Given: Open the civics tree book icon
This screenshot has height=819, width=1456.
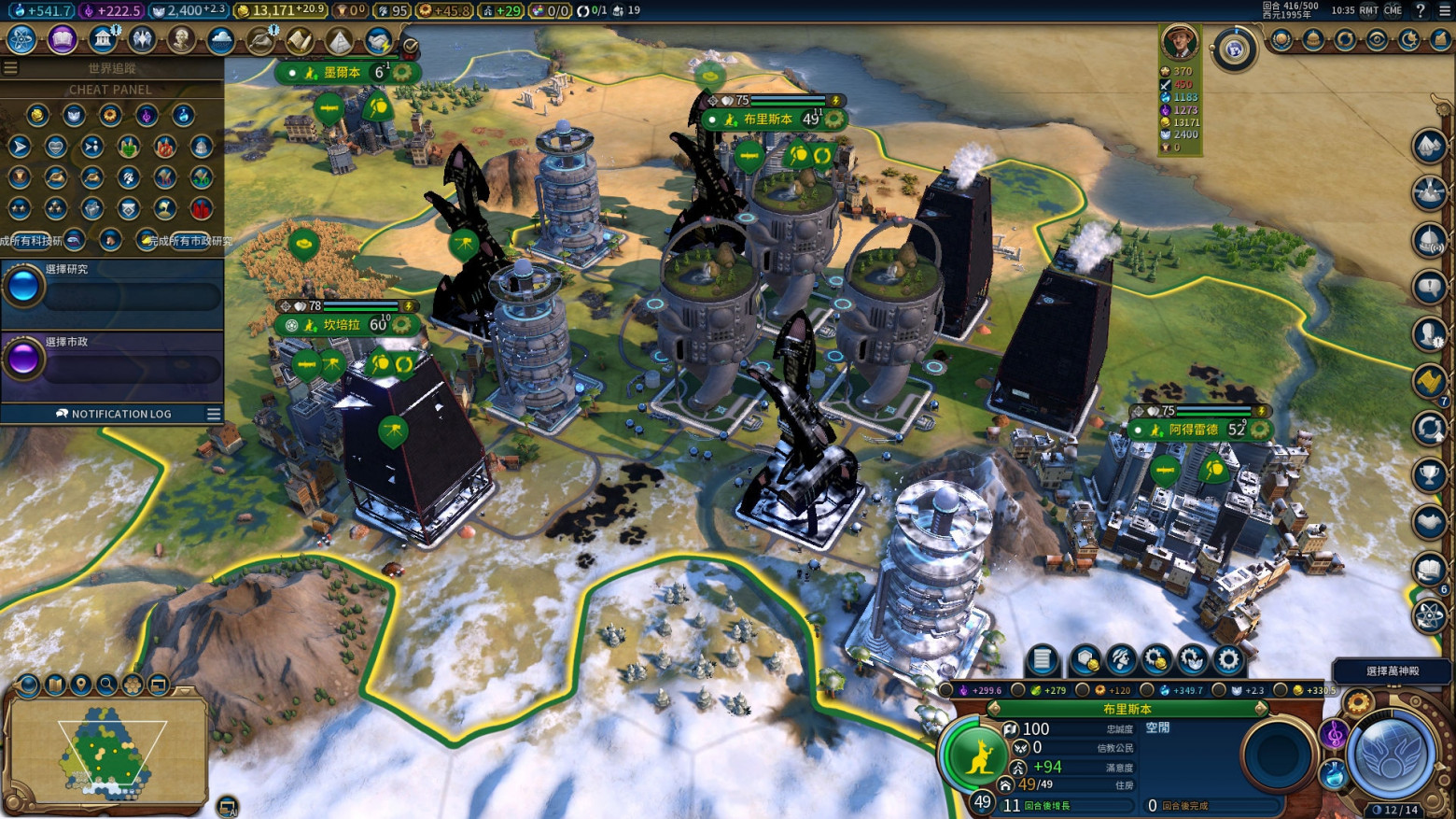Looking at the screenshot, I should pos(62,39).
